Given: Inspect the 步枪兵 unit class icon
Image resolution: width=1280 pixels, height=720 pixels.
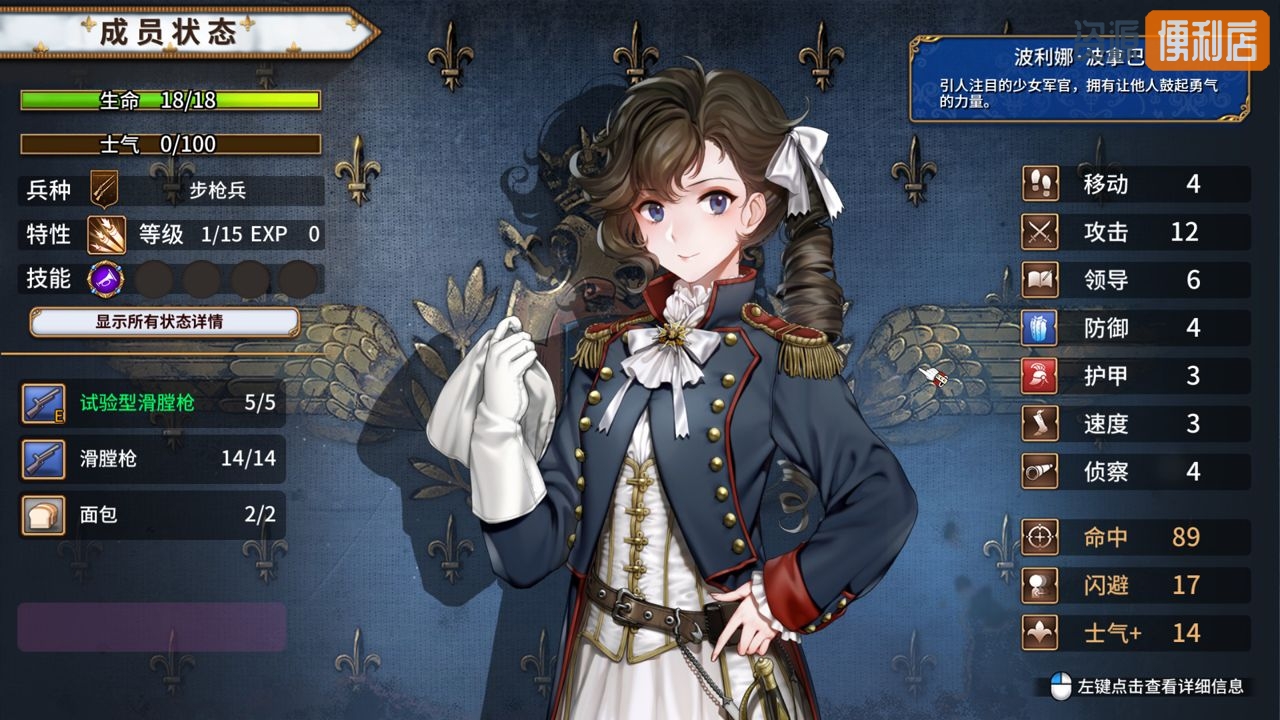Looking at the screenshot, I should coord(104,189).
